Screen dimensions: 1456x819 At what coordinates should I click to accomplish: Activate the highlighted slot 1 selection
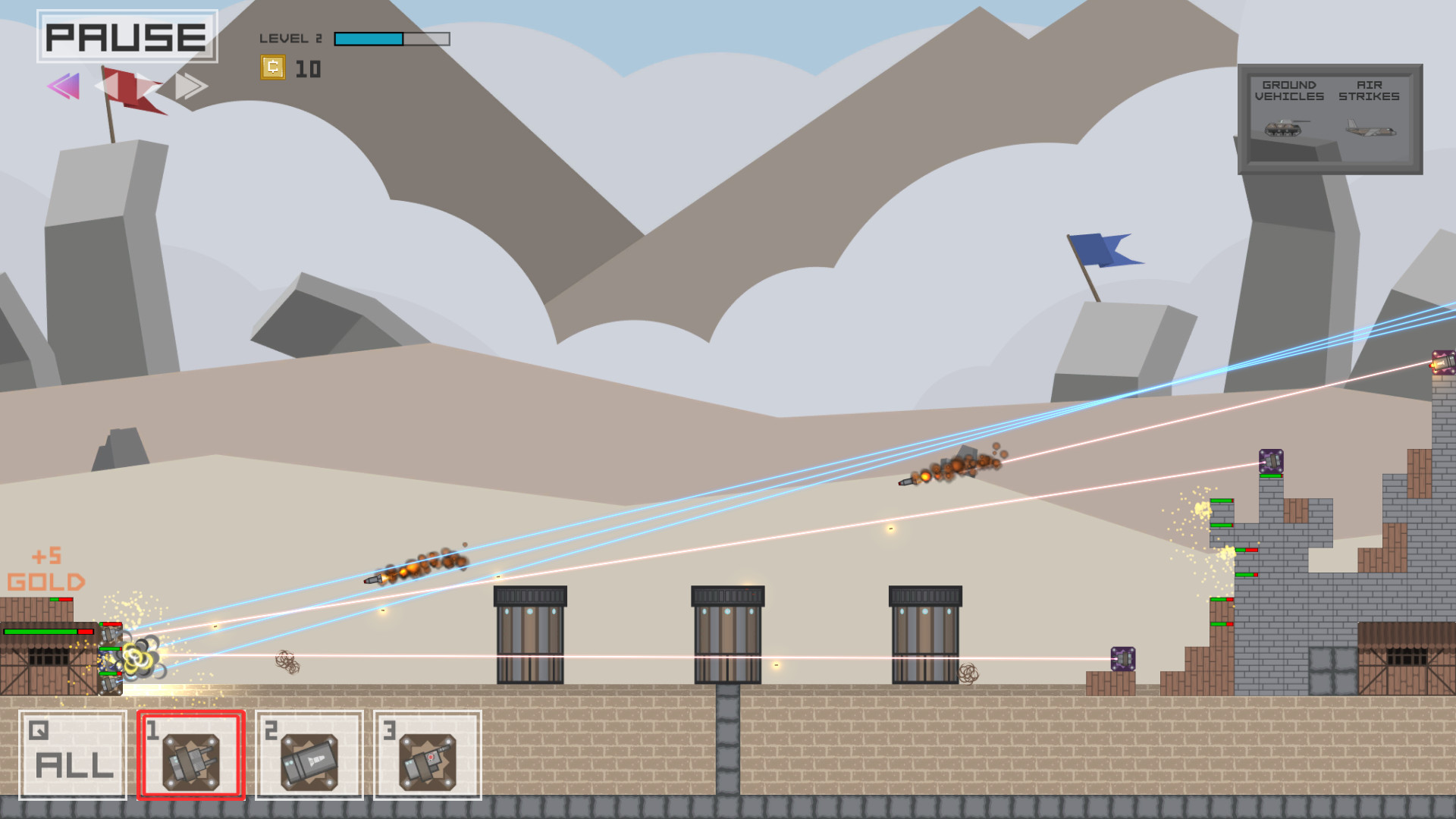(190, 755)
